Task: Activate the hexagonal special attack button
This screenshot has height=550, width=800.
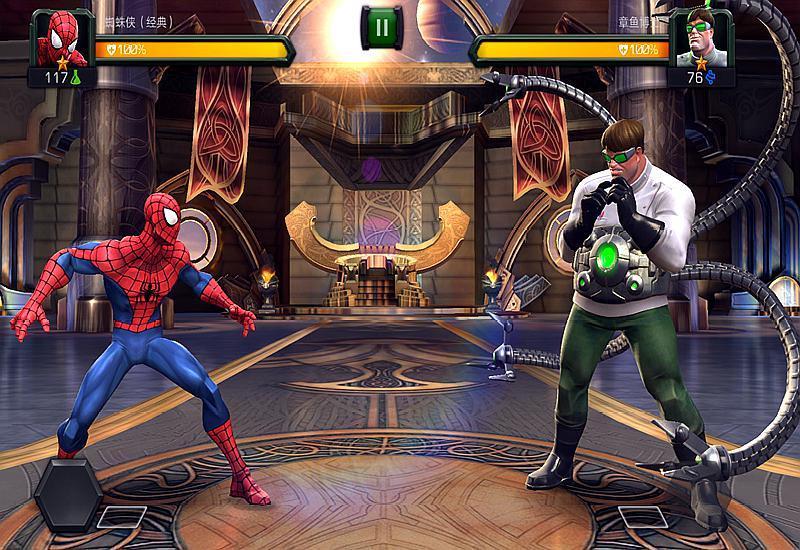Action: 66,497
